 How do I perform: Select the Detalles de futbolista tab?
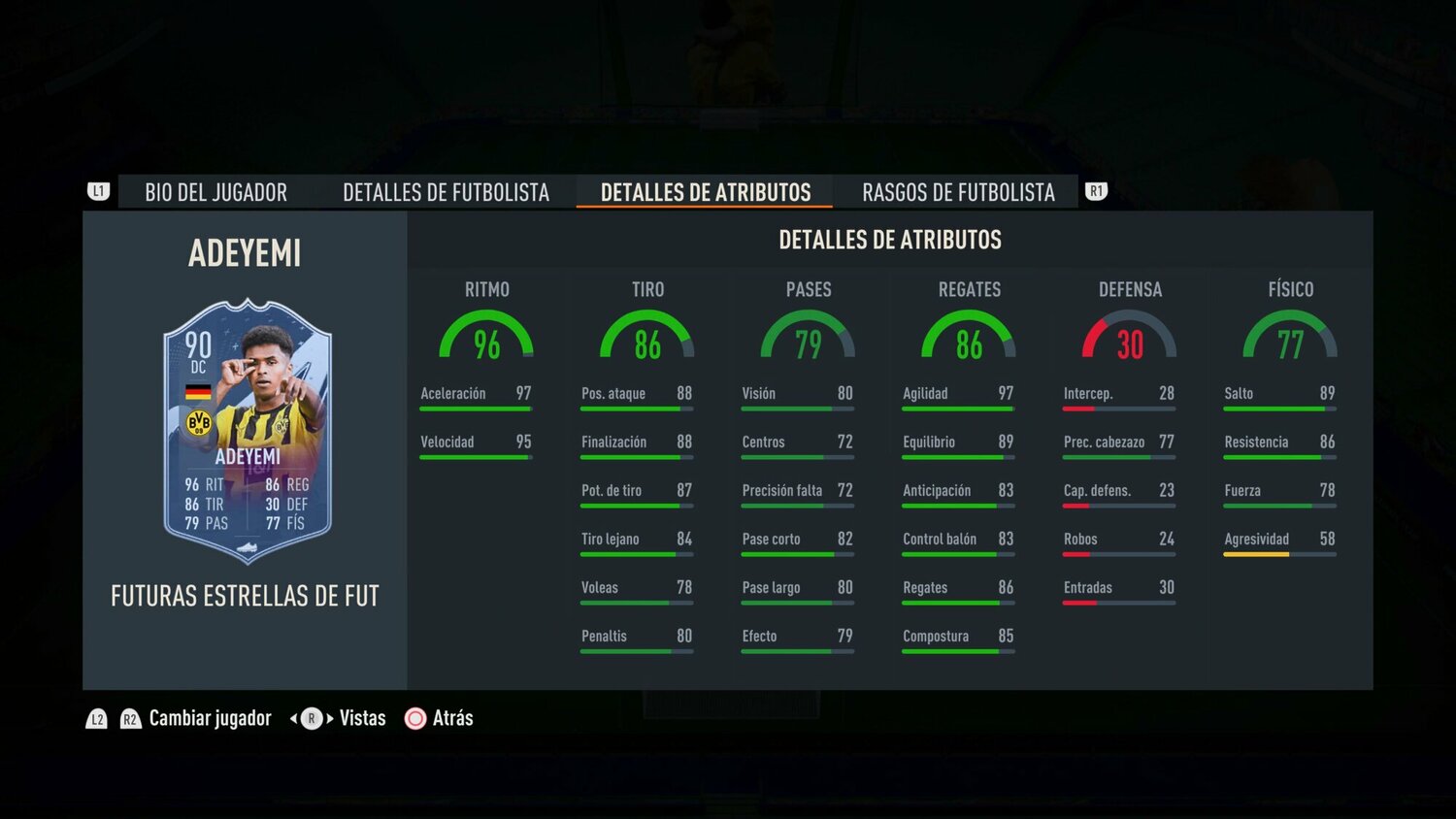coord(446,192)
